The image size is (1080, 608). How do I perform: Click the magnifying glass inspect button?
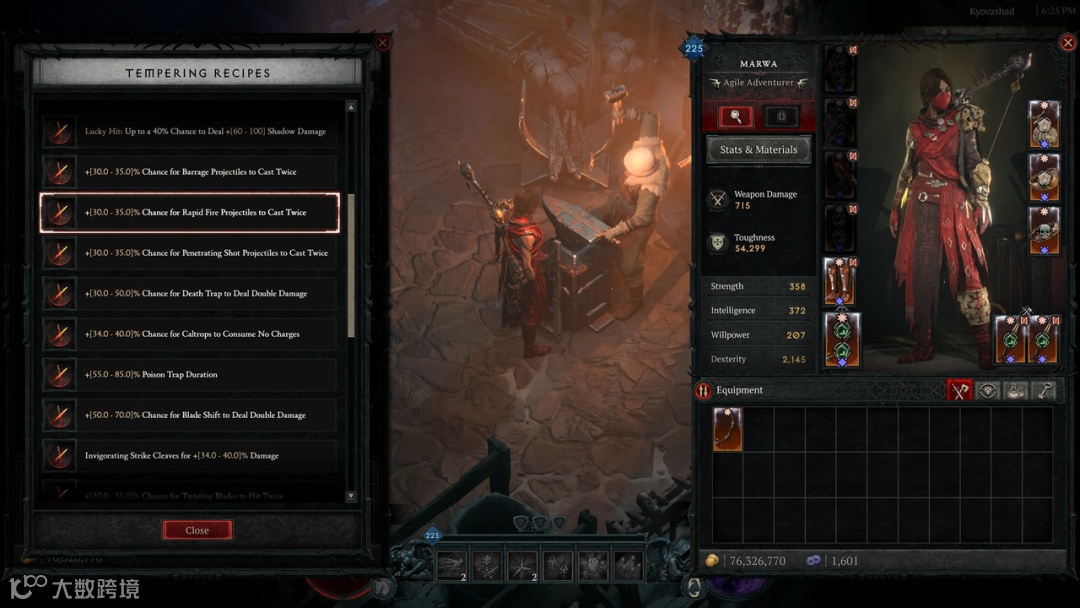click(736, 117)
